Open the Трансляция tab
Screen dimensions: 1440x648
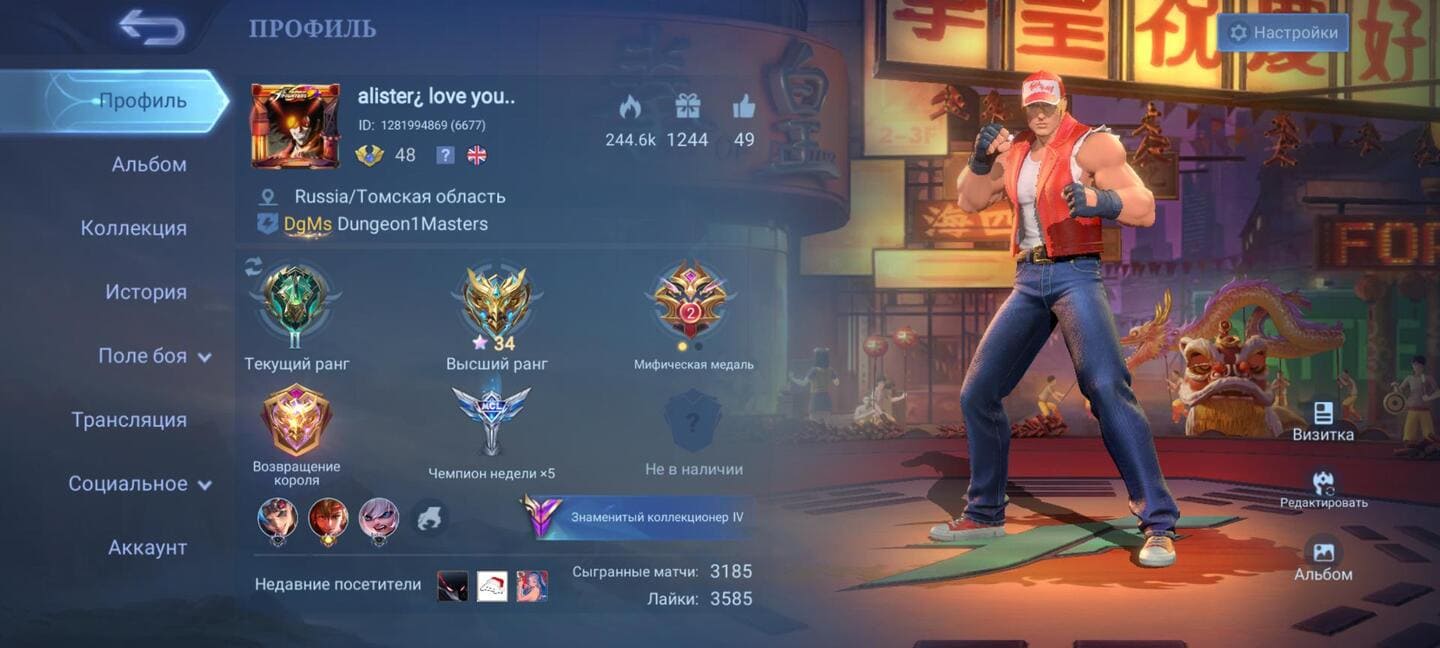point(129,420)
